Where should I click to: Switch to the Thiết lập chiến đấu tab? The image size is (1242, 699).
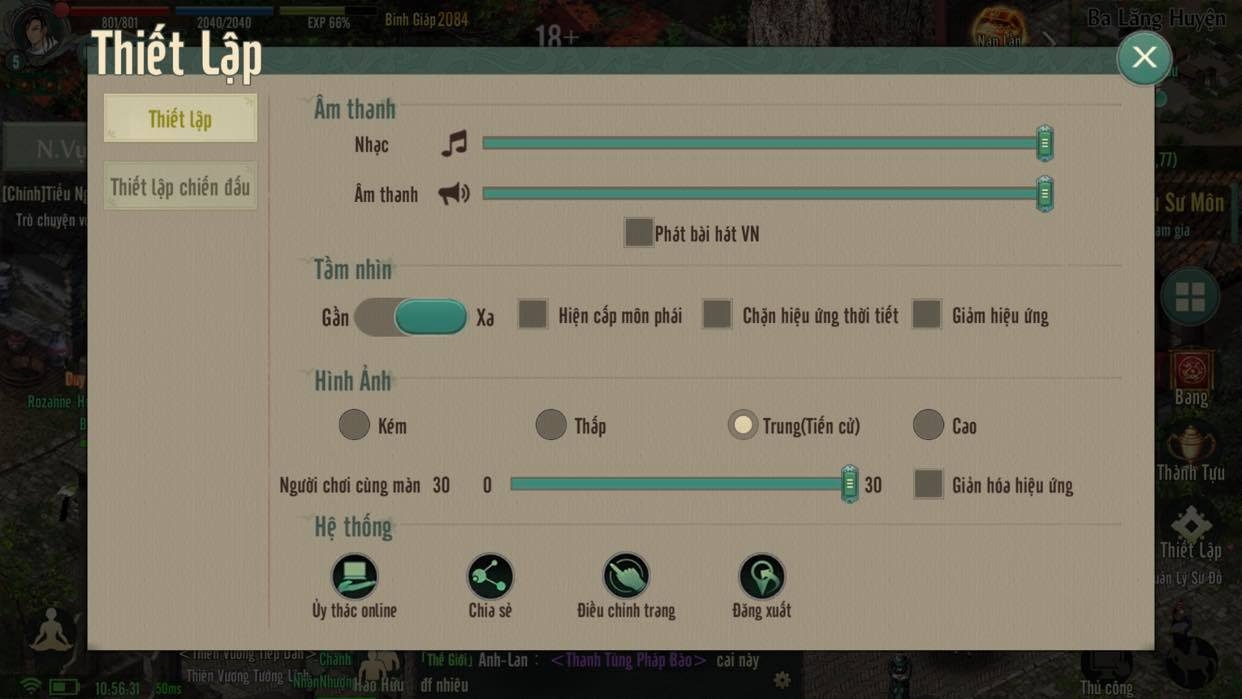point(180,187)
